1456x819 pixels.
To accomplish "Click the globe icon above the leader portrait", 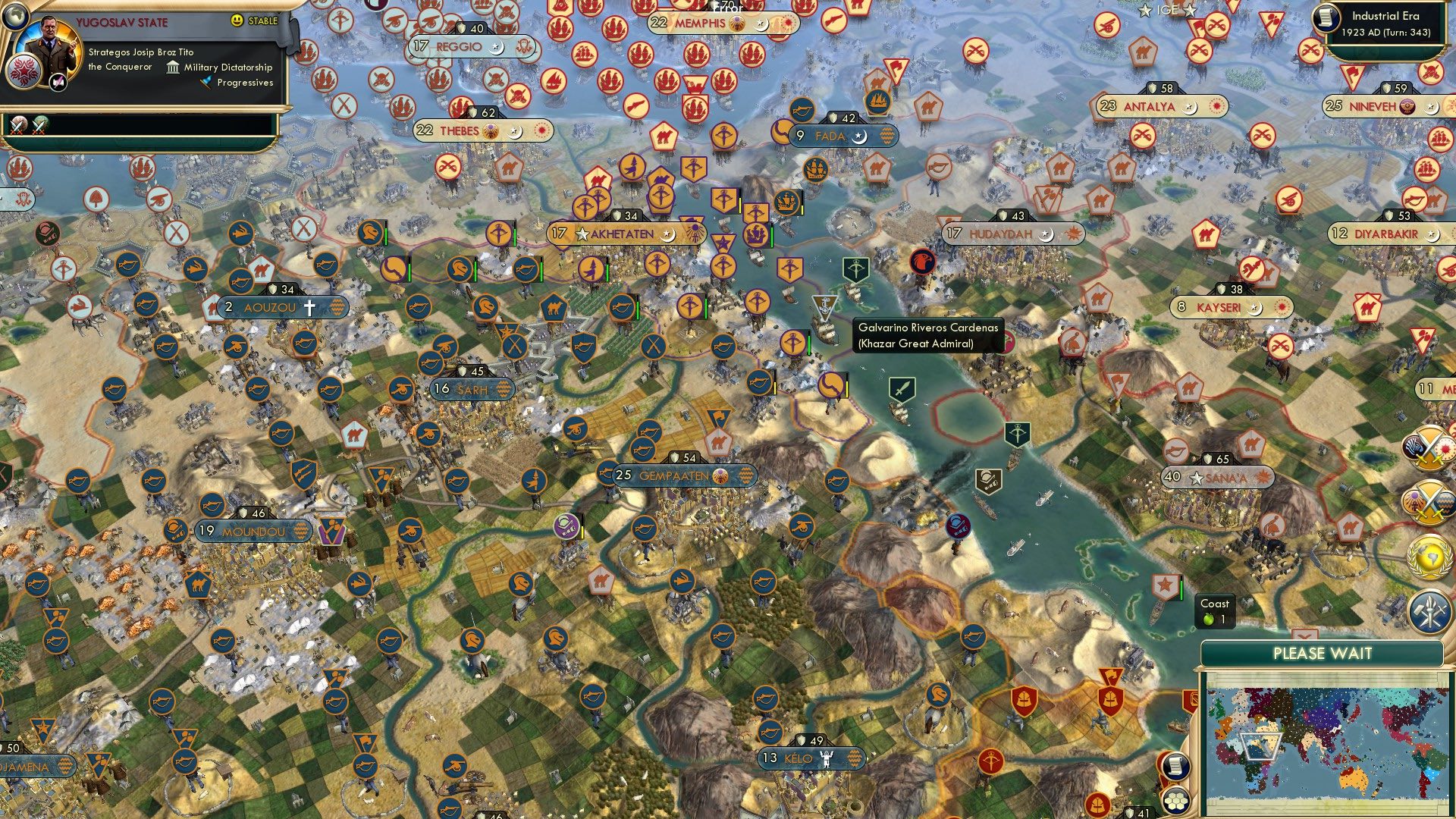I will tap(15, 18).
